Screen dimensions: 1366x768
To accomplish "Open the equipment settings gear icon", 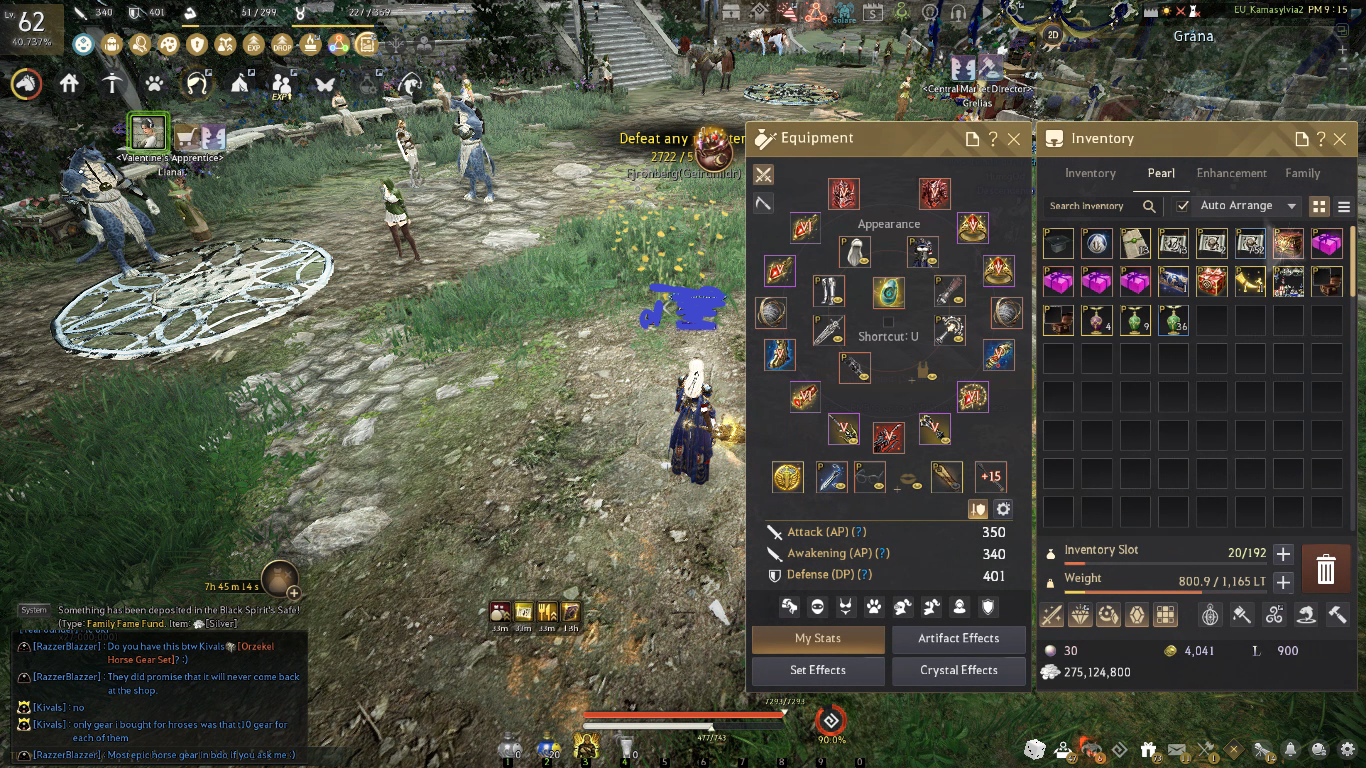I will pos(1003,509).
